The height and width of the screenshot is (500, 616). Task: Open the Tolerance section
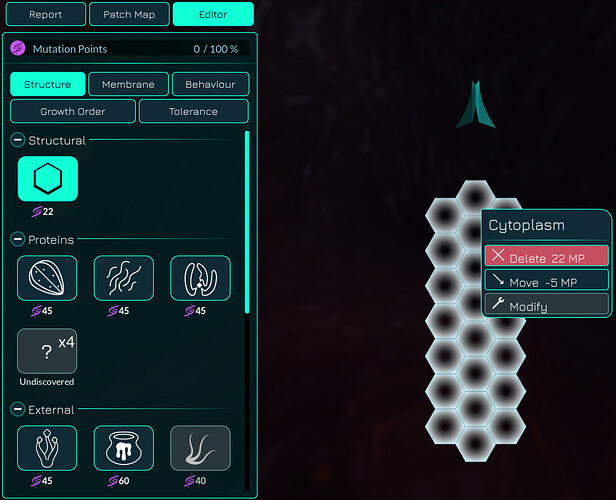click(193, 111)
